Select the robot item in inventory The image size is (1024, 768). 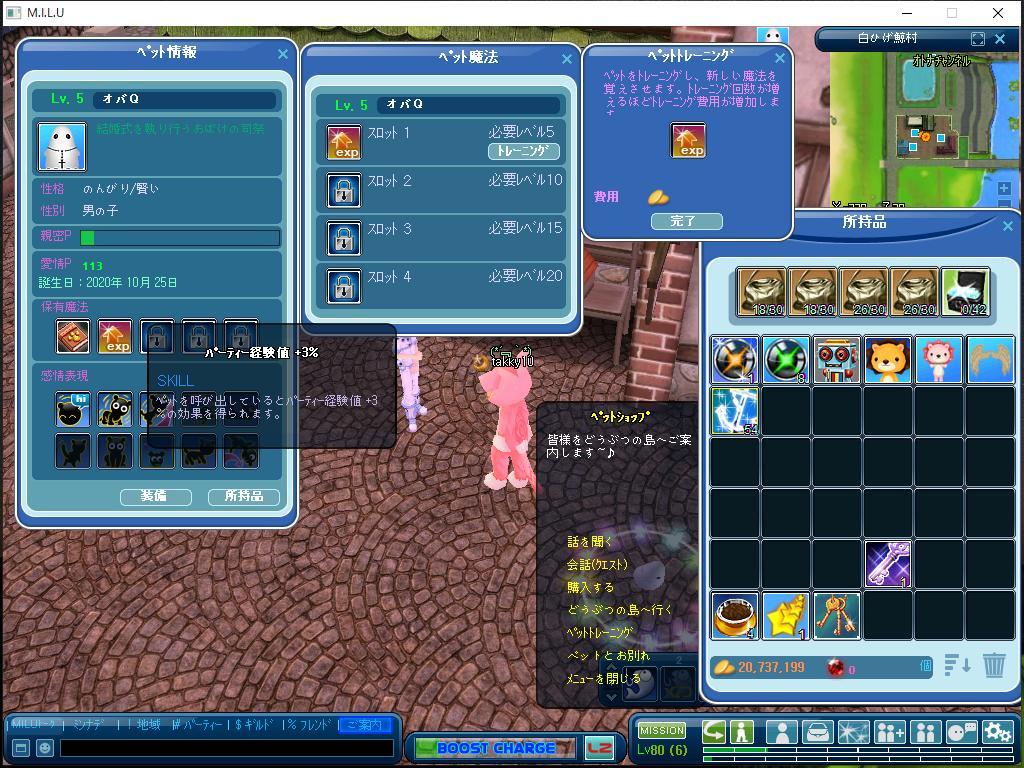(837, 360)
